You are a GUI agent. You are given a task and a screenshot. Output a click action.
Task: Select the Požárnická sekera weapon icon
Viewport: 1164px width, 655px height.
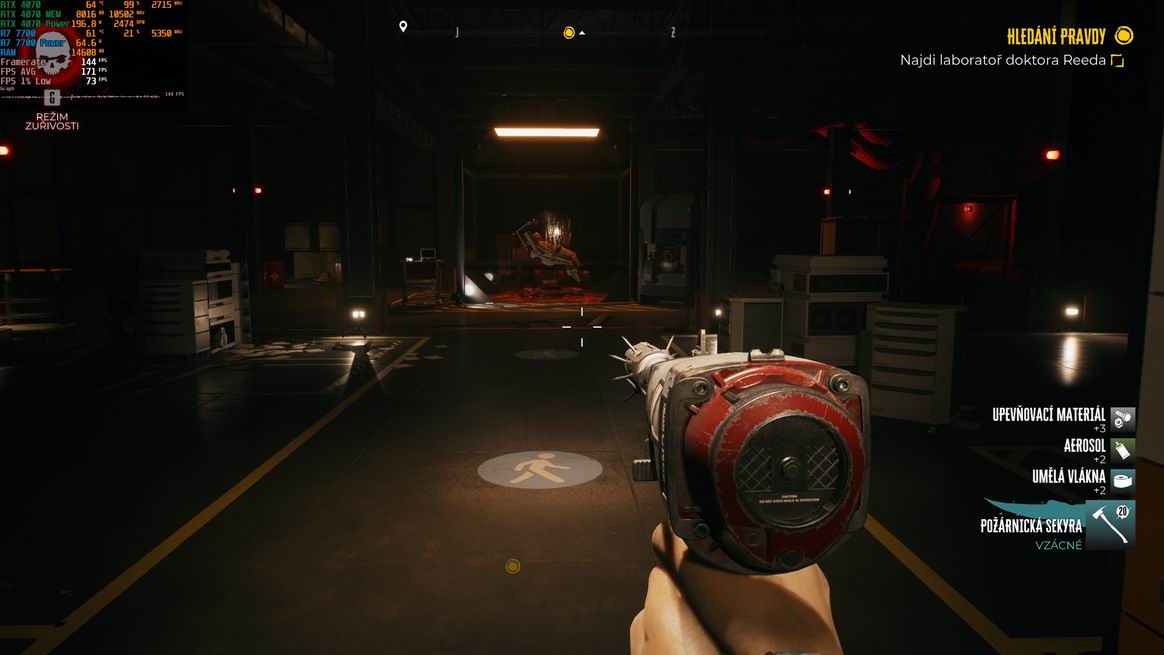[x=1109, y=525]
